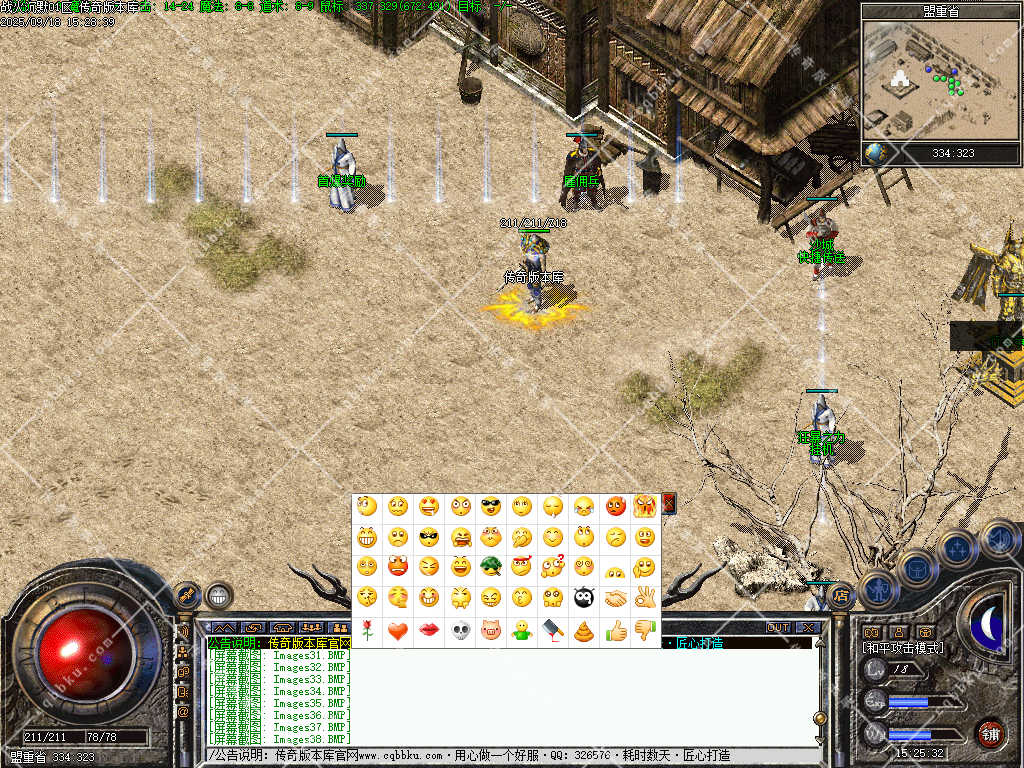Viewport: 1024px width, 768px height.
Task: Insert the skull emoji
Action: click(460, 630)
